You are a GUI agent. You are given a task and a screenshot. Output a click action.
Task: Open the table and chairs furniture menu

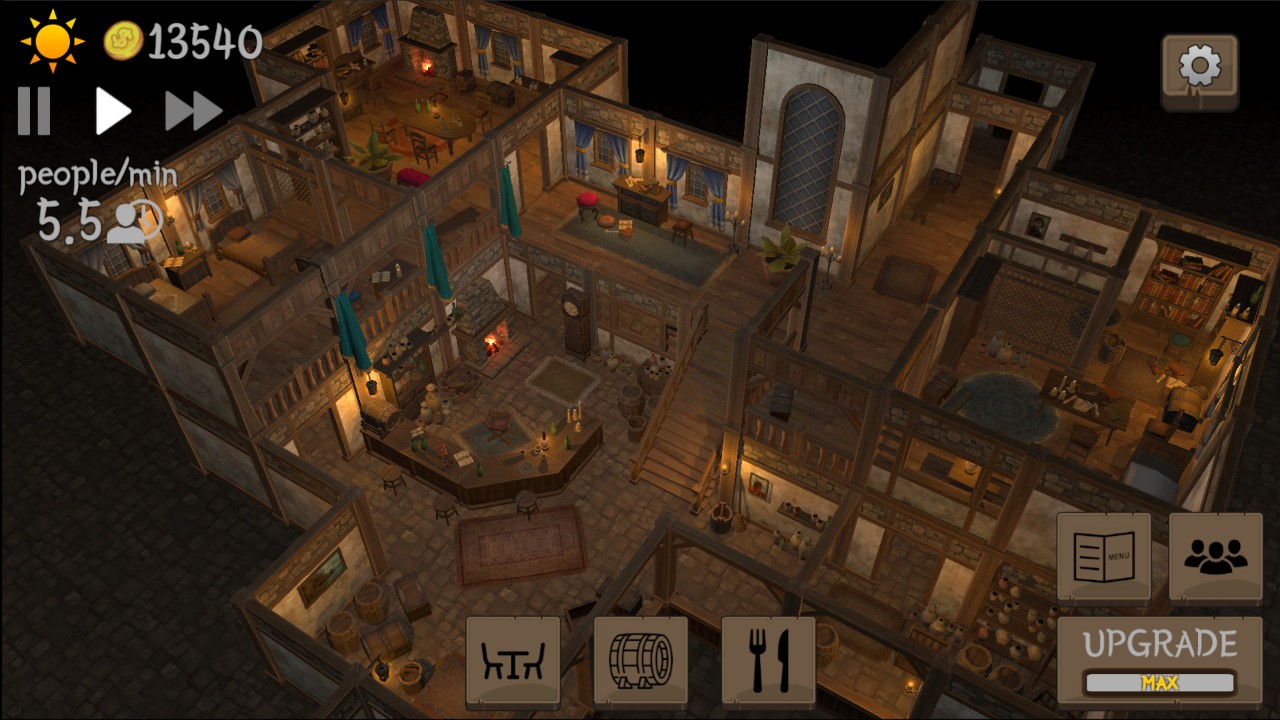coord(513,661)
